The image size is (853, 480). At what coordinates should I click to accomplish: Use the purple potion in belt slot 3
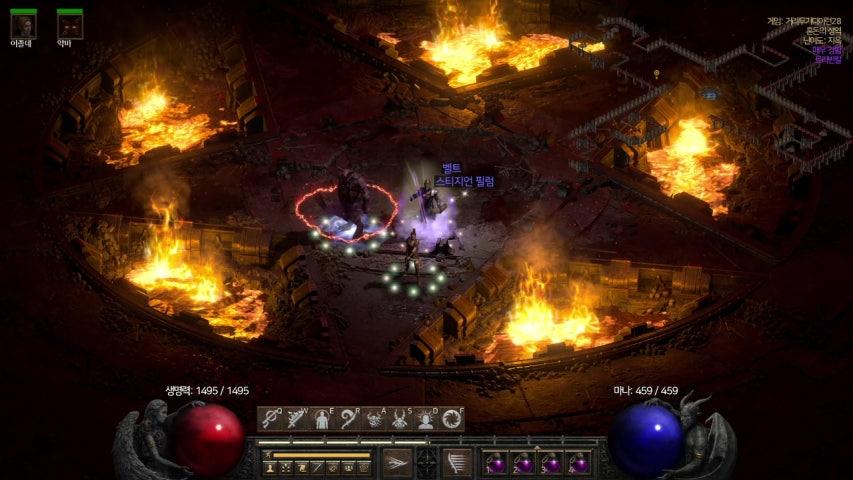551,463
